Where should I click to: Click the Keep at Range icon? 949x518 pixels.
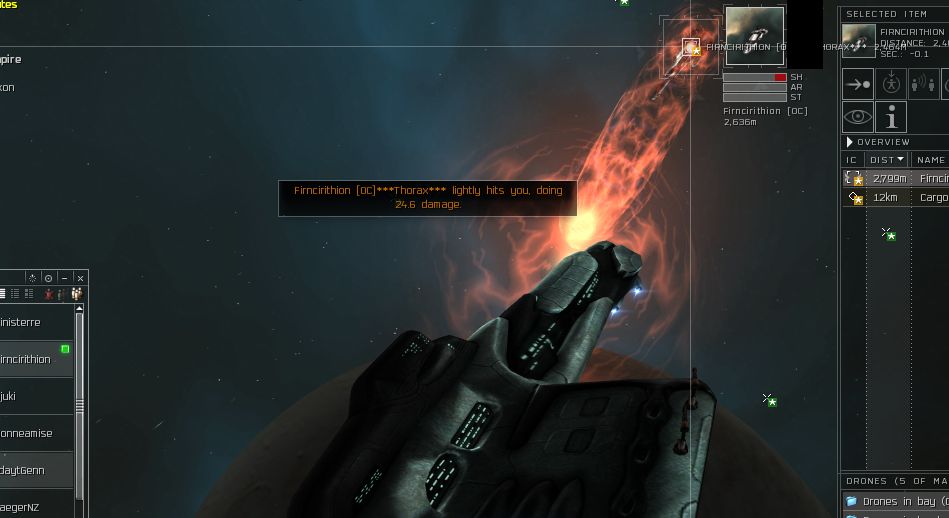(923, 84)
